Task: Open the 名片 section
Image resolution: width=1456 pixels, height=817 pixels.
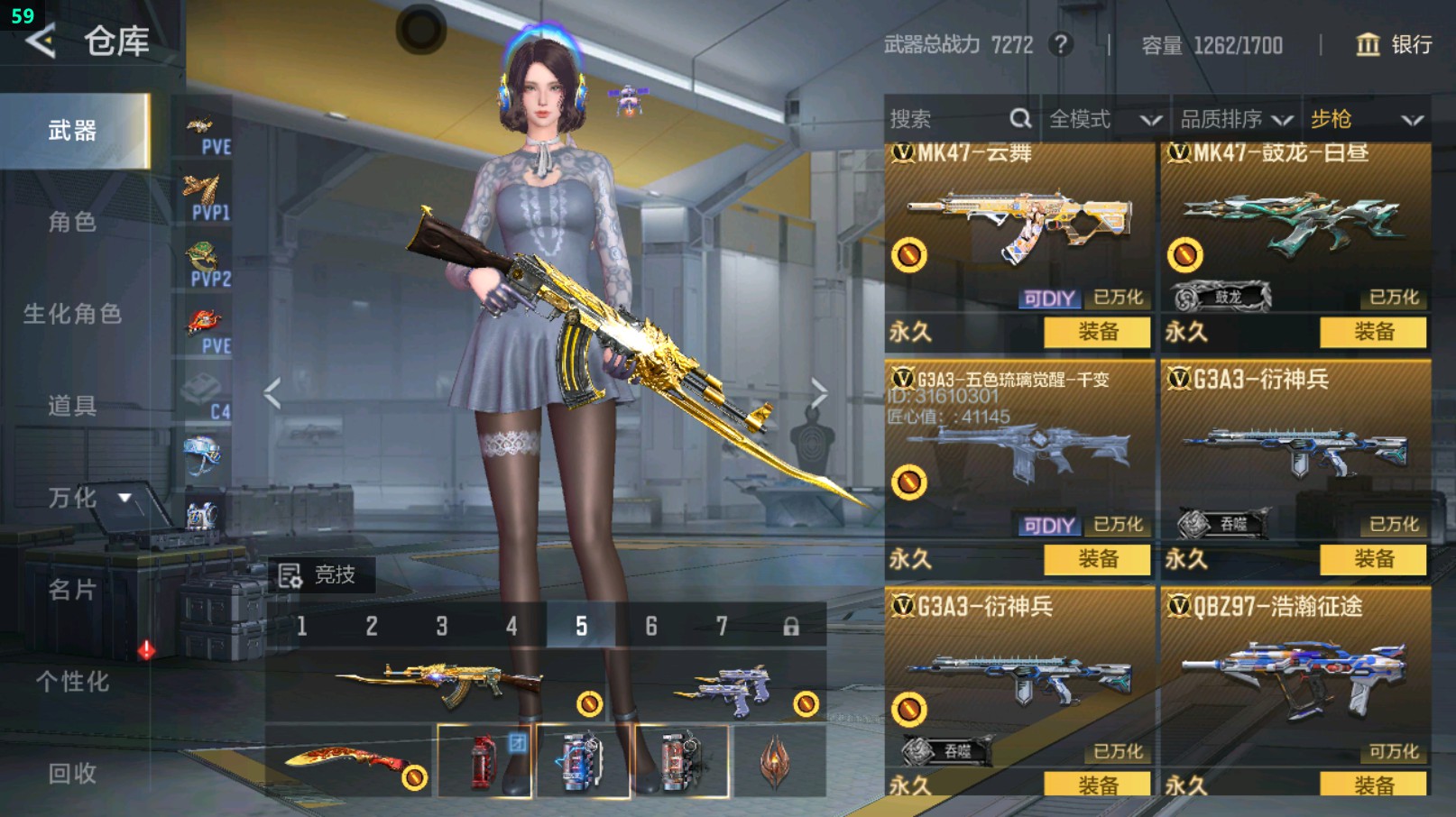Action: tap(72, 590)
